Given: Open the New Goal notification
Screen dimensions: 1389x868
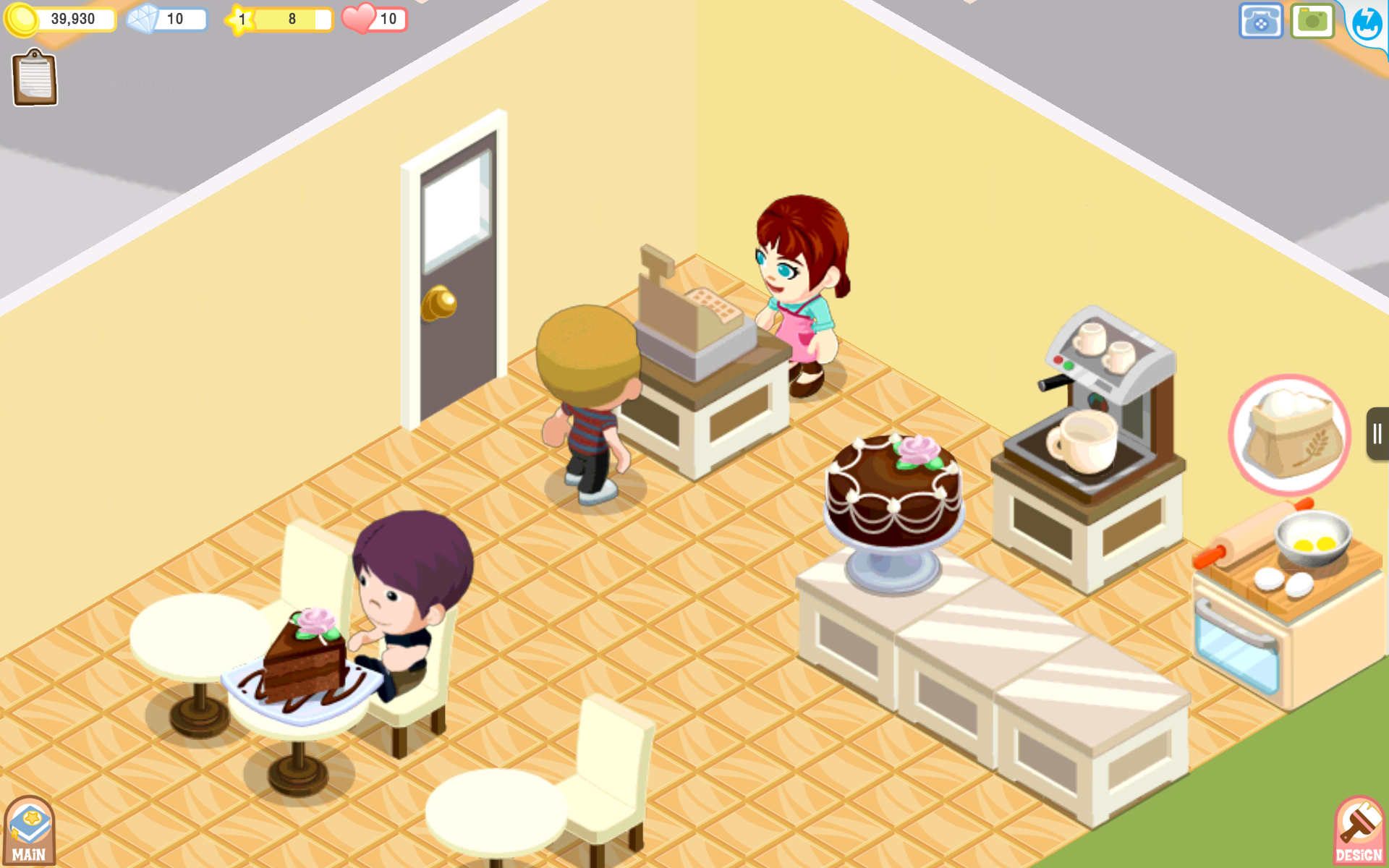Looking at the screenshot, I should point(123,82).
